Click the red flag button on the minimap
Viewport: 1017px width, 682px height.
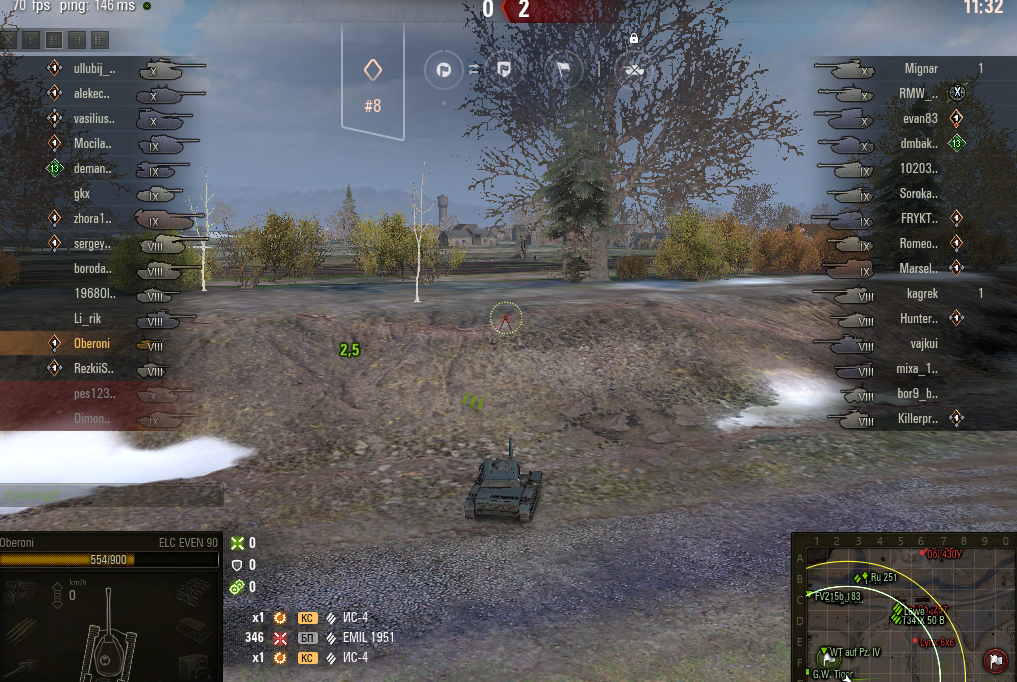(995, 660)
